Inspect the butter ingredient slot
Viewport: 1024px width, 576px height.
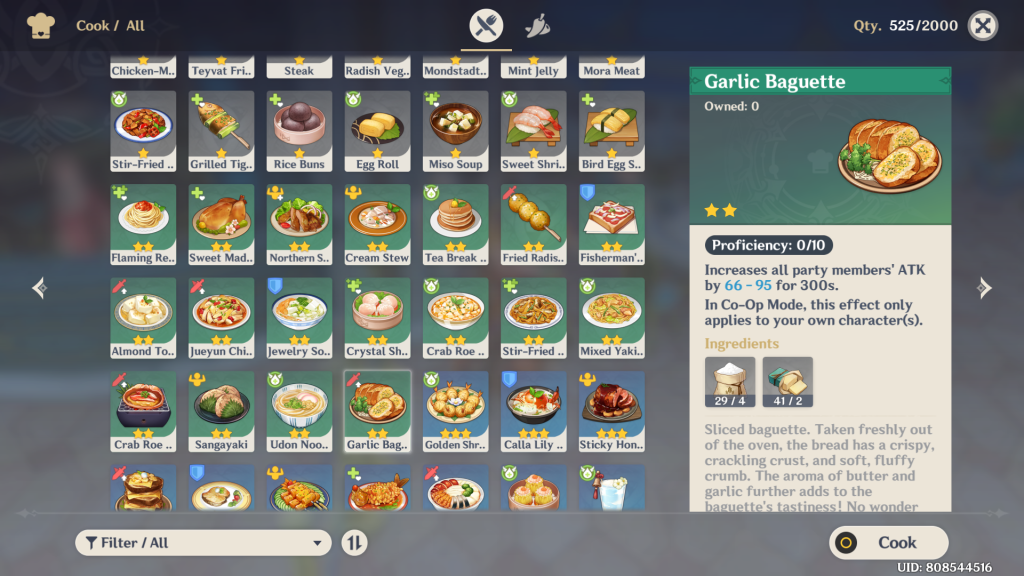click(788, 382)
